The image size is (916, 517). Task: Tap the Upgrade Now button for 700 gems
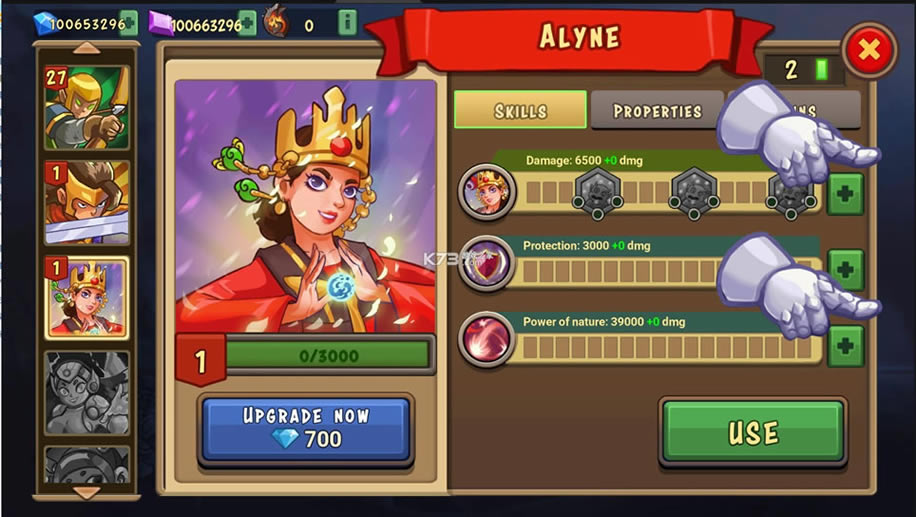[x=306, y=428]
